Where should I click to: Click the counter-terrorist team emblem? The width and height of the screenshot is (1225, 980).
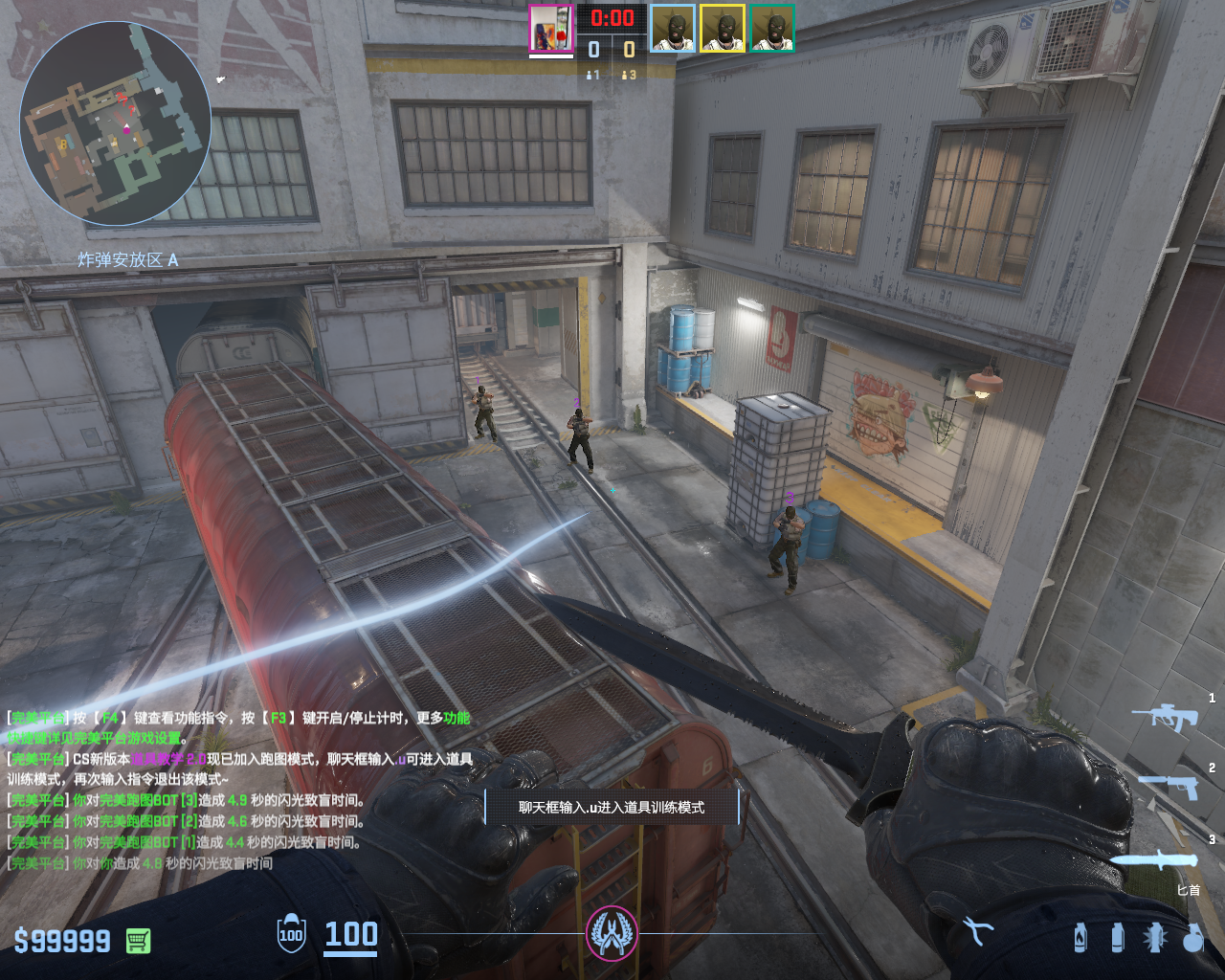pyautogui.click(x=612, y=933)
